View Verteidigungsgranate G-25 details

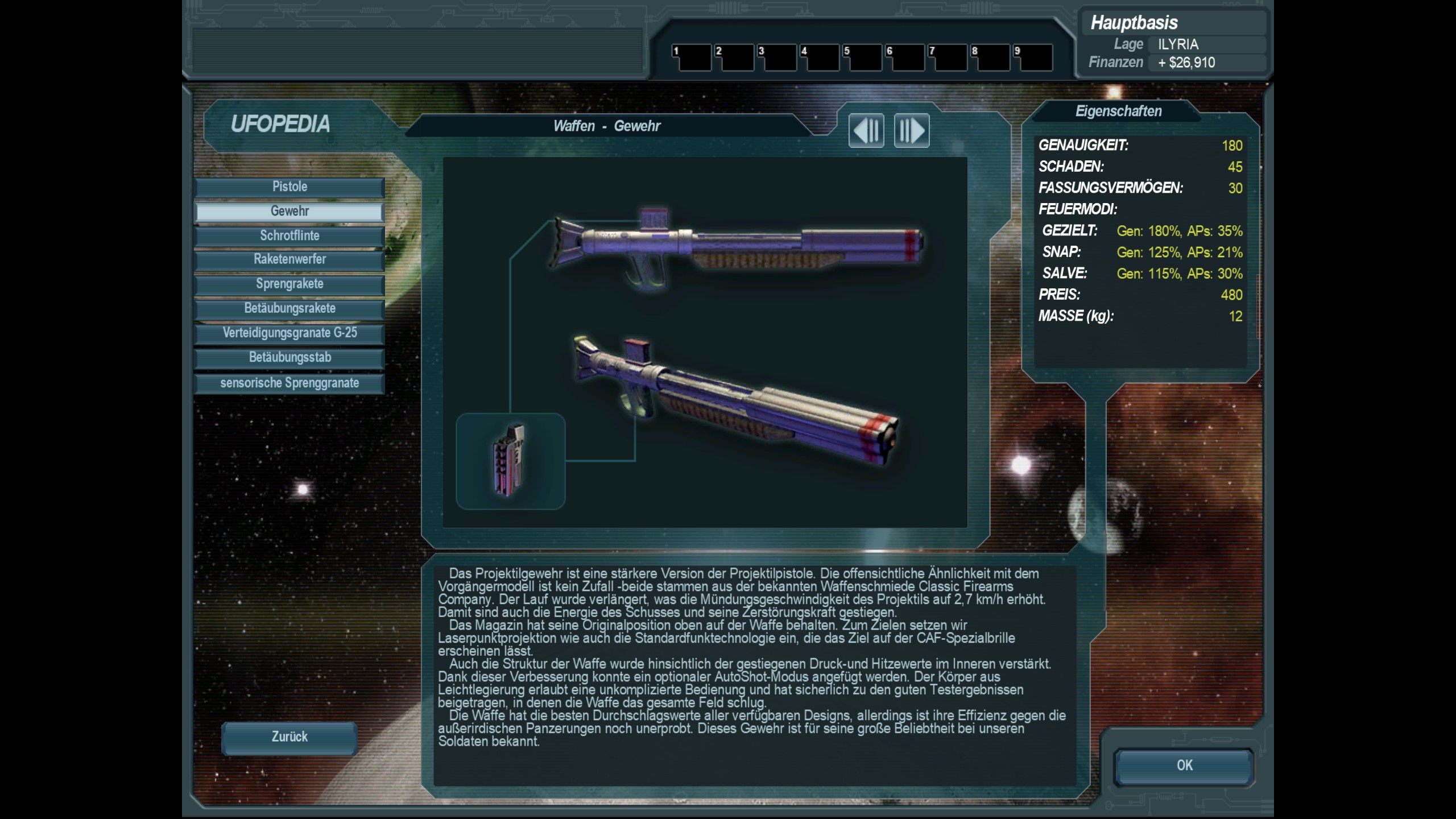pos(289,333)
